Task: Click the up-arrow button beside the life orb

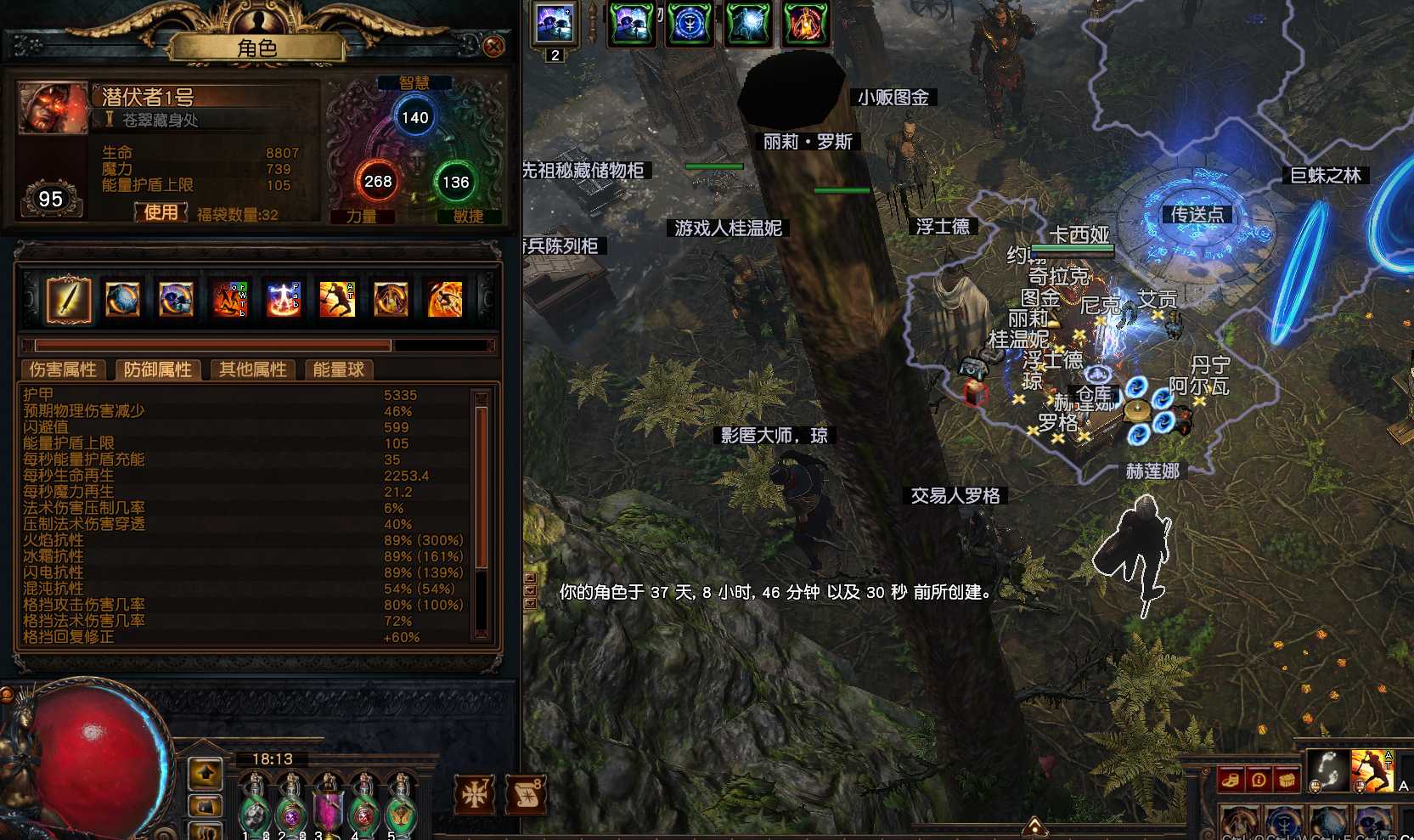Action: pos(206,774)
